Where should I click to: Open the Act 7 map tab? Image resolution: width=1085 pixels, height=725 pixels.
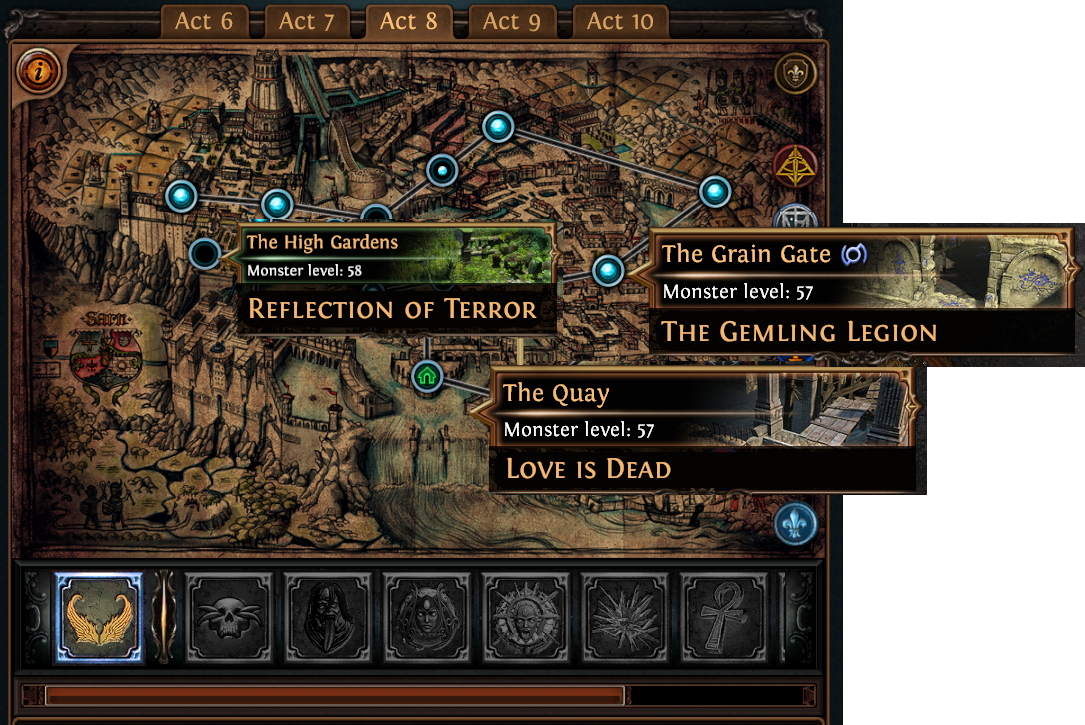[x=307, y=22]
